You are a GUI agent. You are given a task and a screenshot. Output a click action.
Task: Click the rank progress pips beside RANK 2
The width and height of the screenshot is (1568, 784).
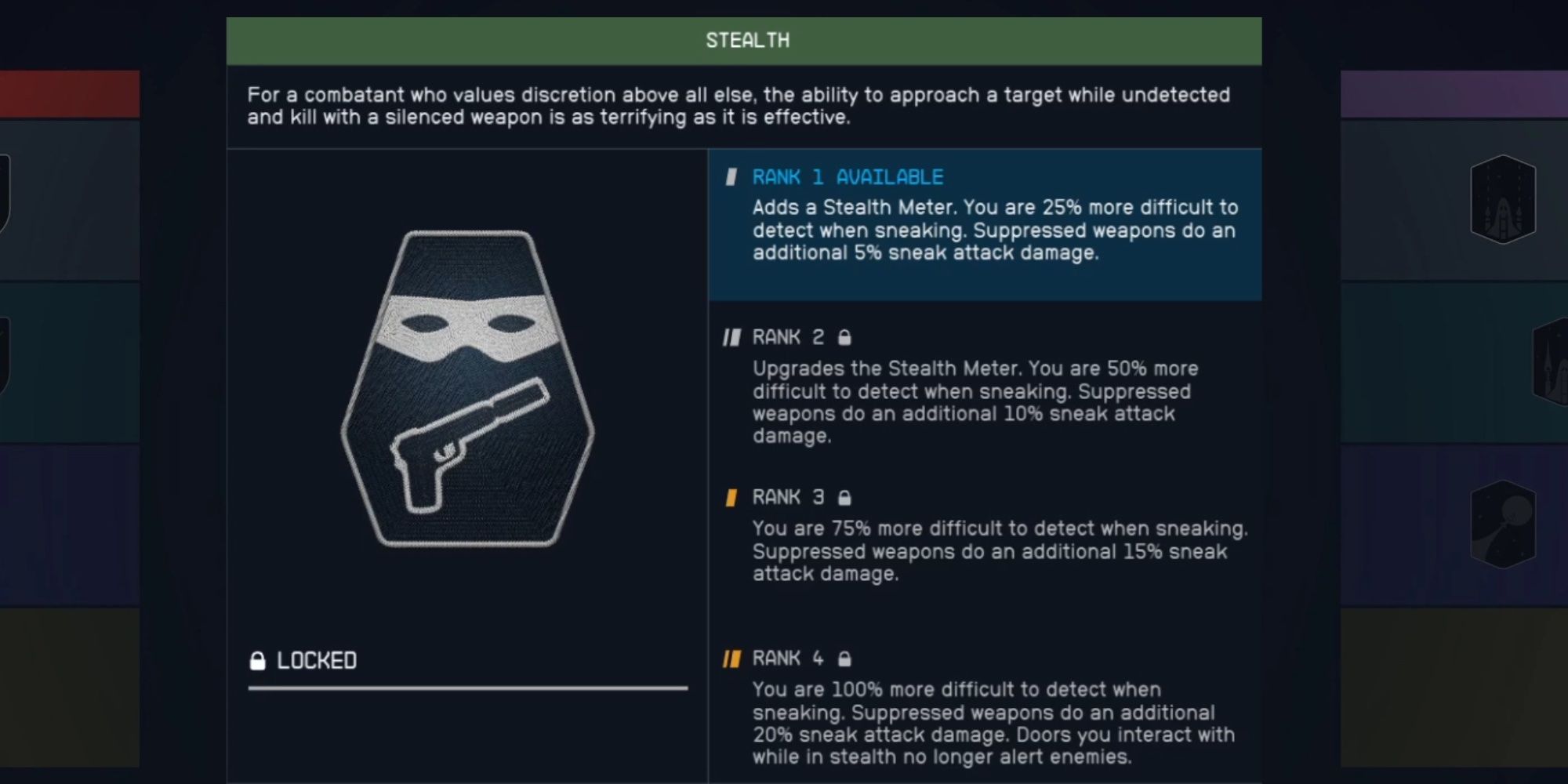731,336
